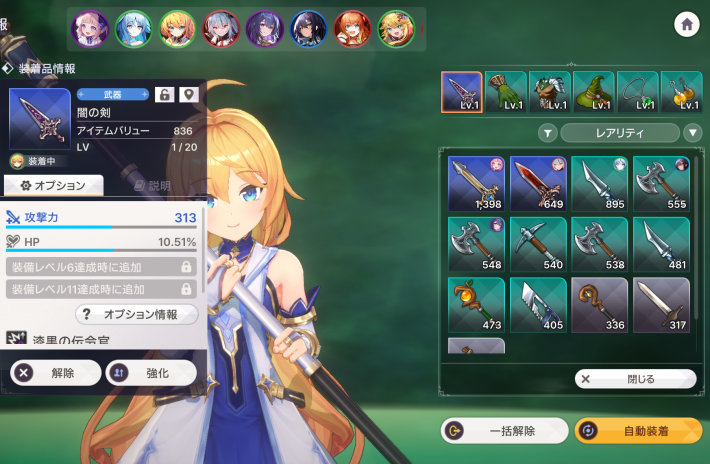The height and width of the screenshot is (464, 710).
Task: Unequip weapon with 解除 button
Action: (53, 373)
